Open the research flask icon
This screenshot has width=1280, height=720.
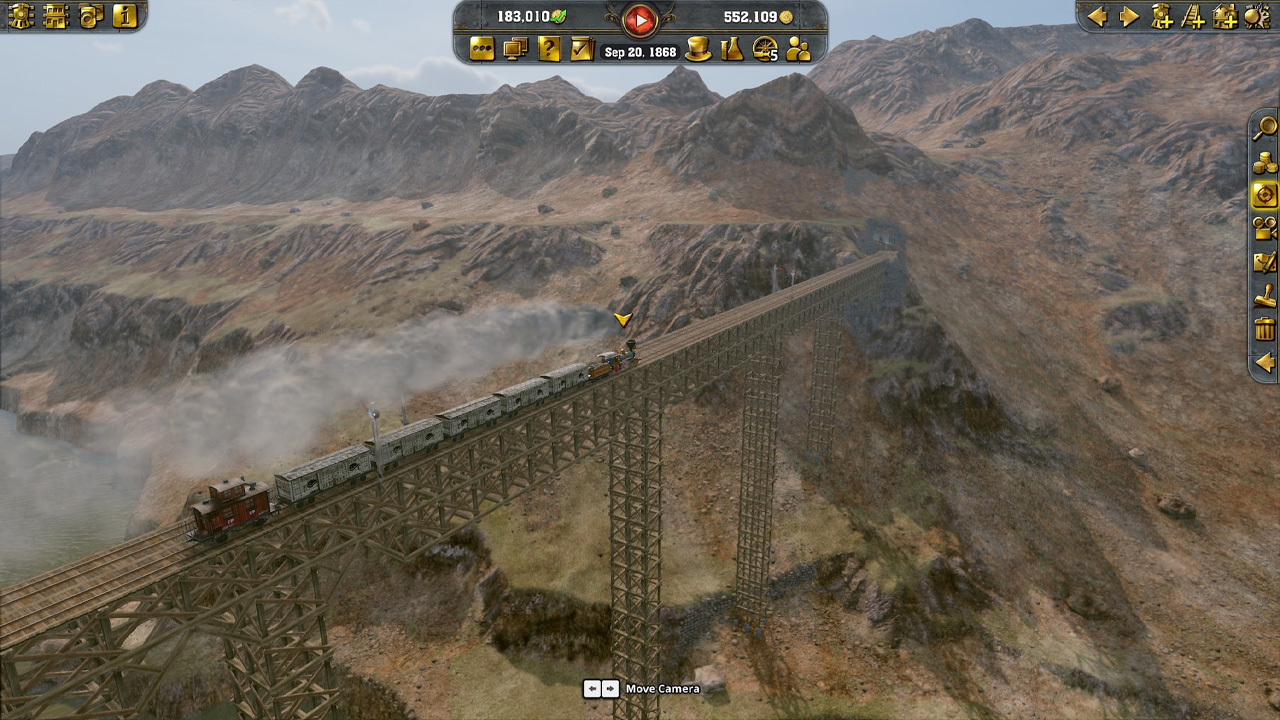pos(732,49)
